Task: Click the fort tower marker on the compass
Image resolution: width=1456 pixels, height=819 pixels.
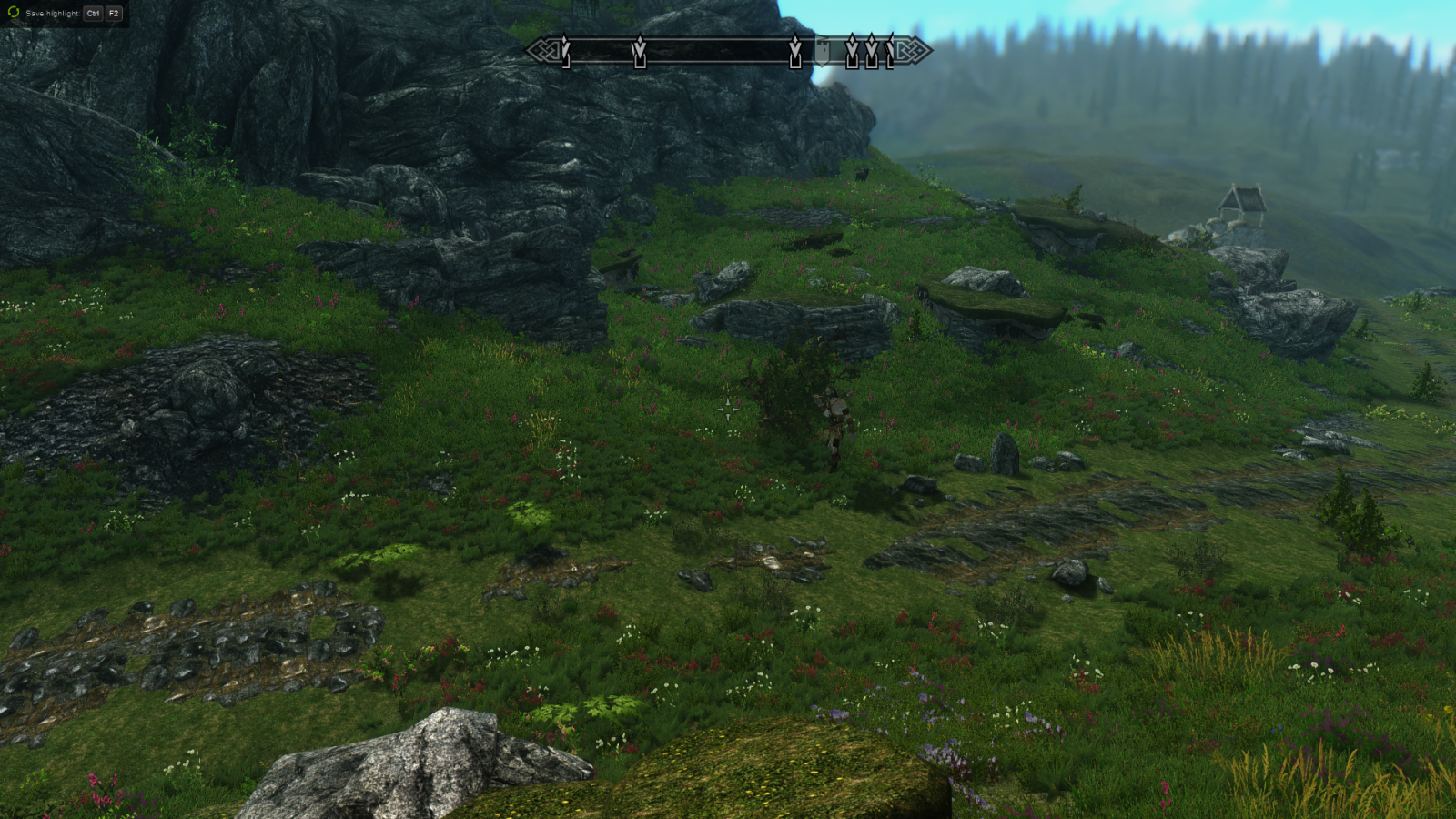Action: coord(823,52)
